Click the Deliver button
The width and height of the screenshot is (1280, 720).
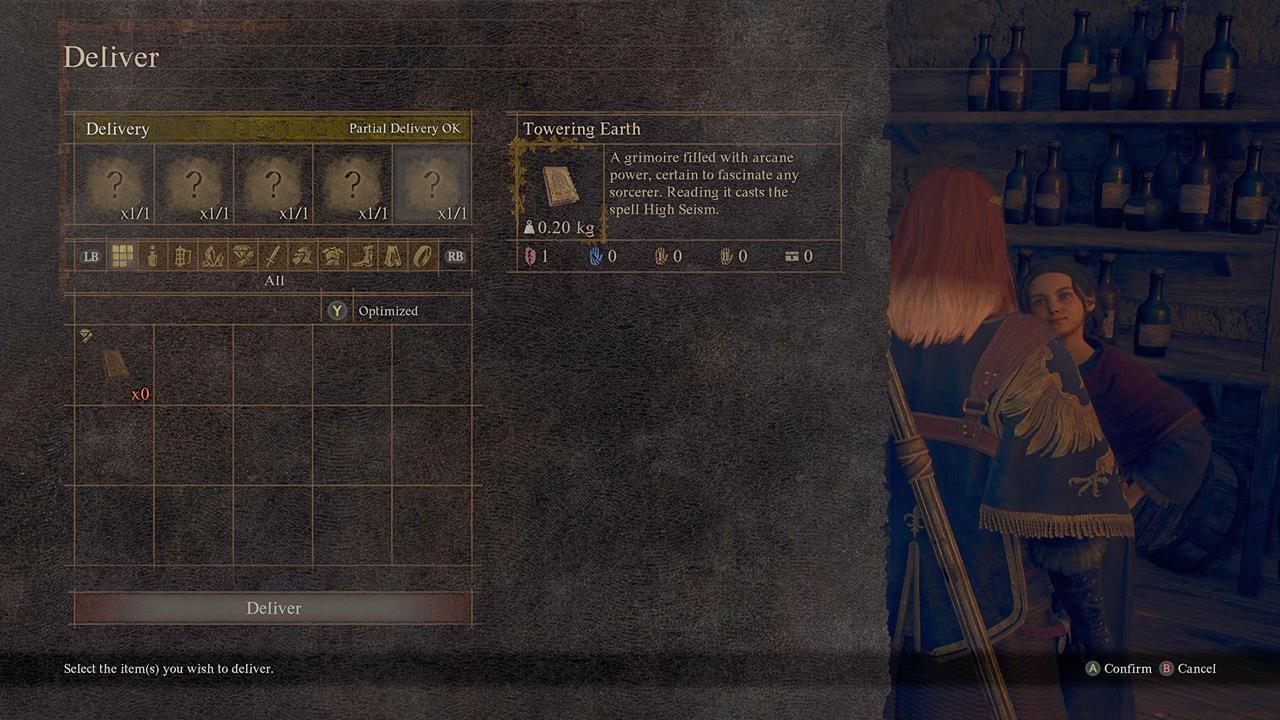pos(273,608)
